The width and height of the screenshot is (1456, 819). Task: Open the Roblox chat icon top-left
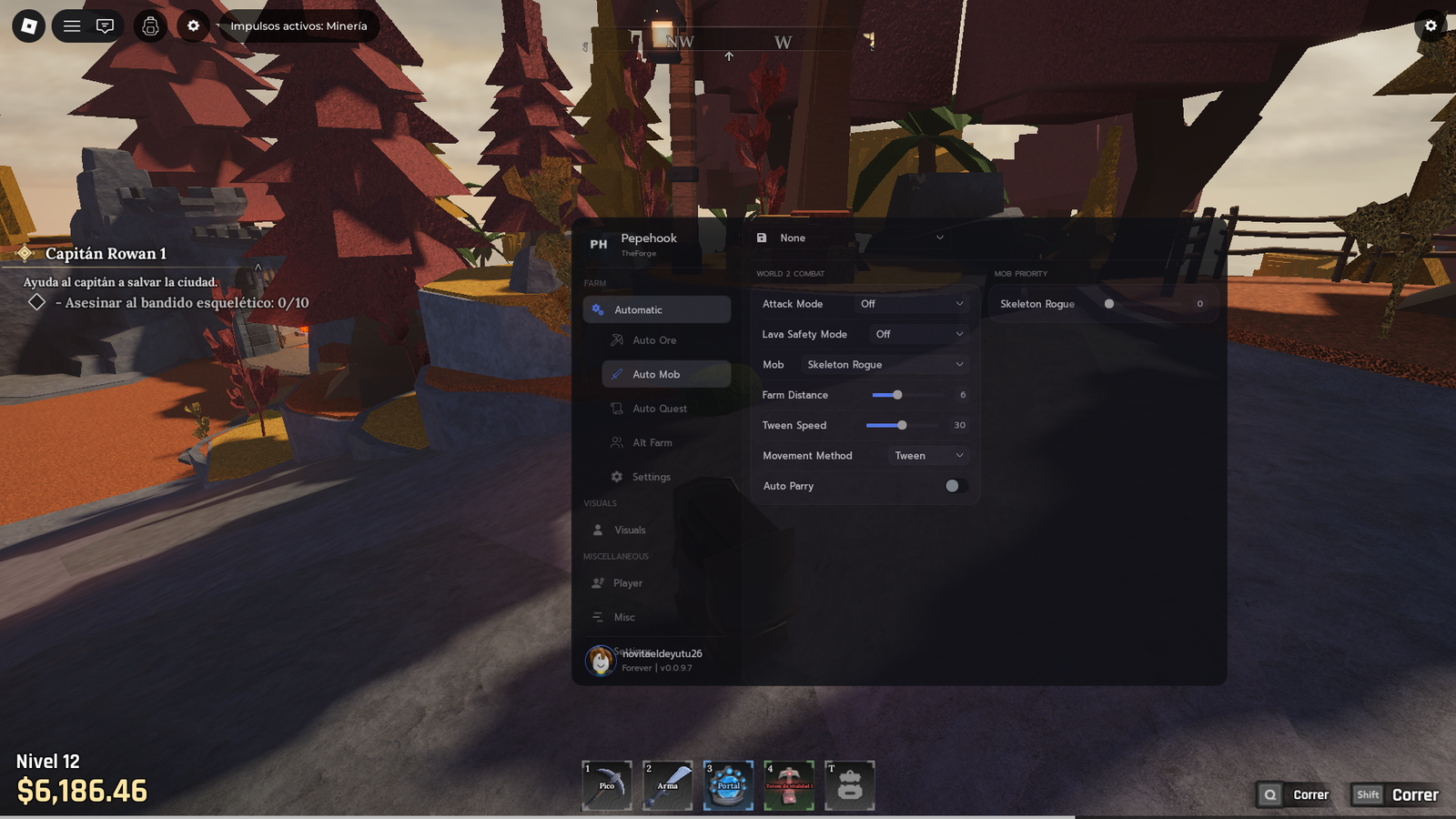tap(105, 25)
